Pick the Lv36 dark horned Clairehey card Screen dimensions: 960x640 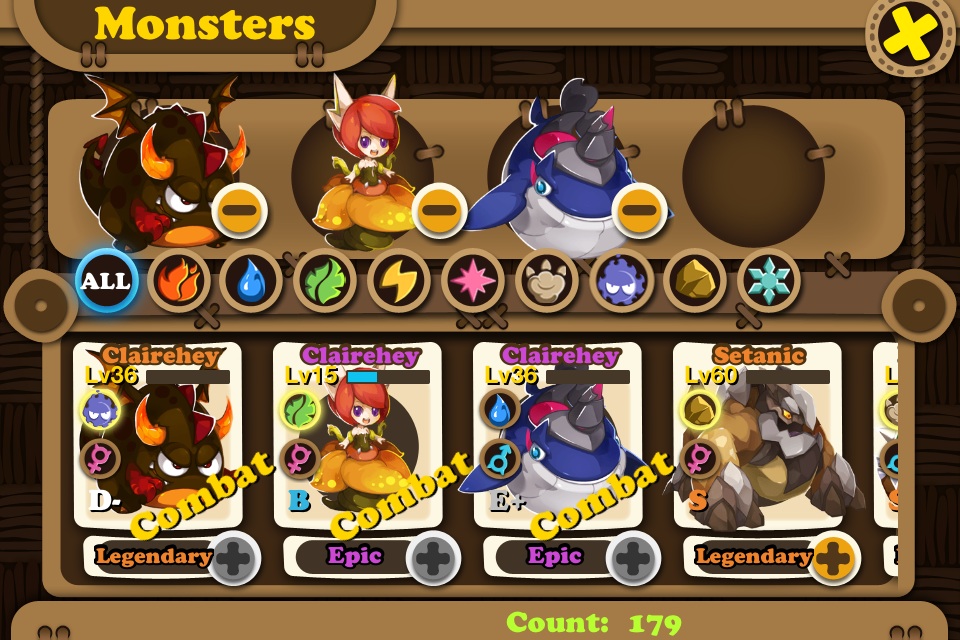[x=157, y=440]
